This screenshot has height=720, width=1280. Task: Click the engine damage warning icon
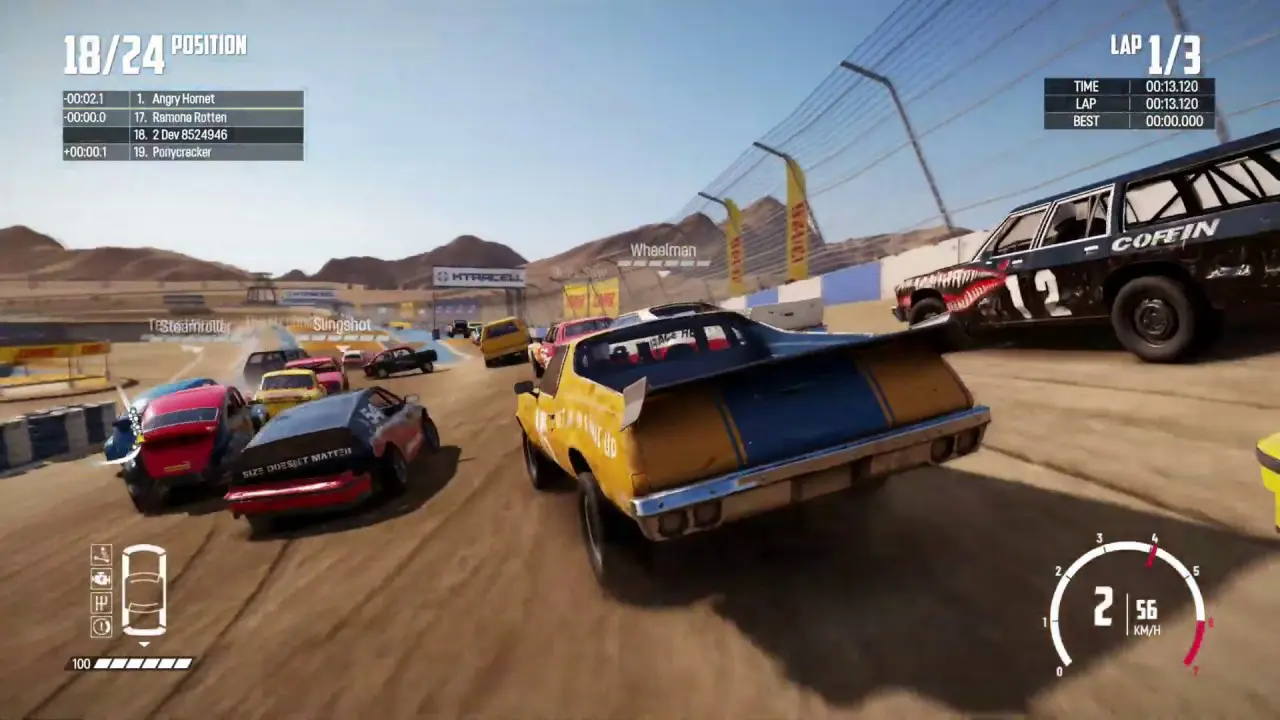[x=101, y=580]
